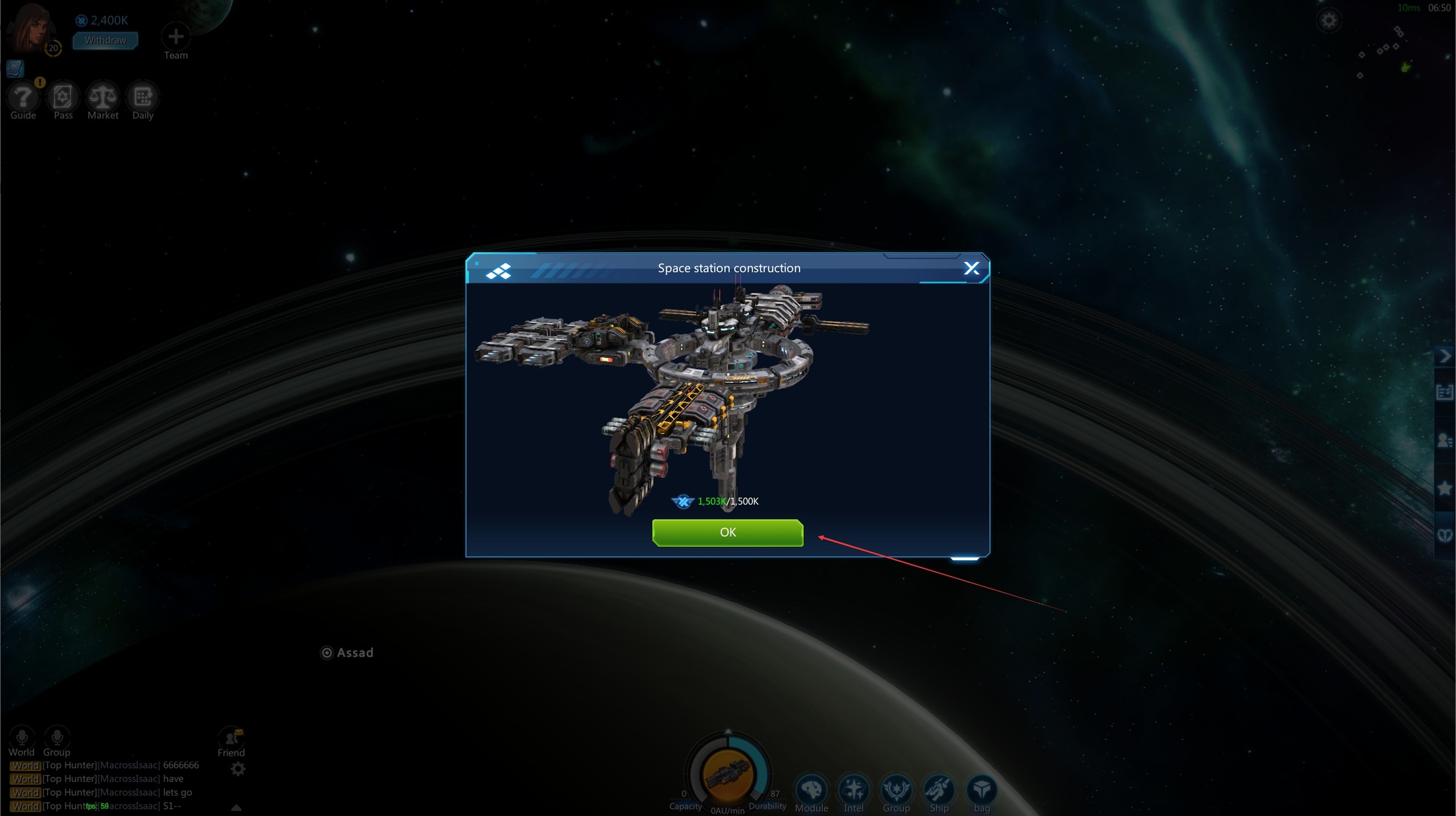Click the player avatar portrait

point(30,28)
